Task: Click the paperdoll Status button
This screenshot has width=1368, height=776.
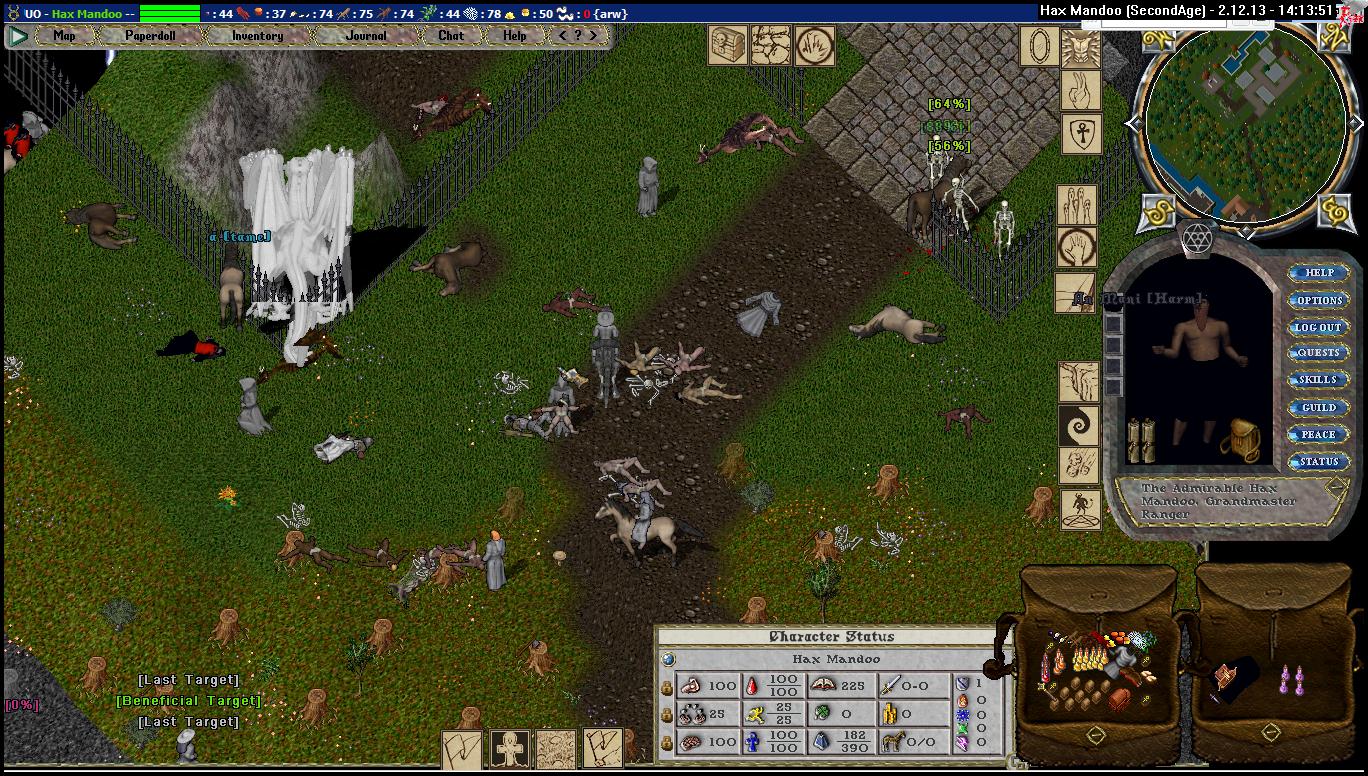Action: point(1318,462)
